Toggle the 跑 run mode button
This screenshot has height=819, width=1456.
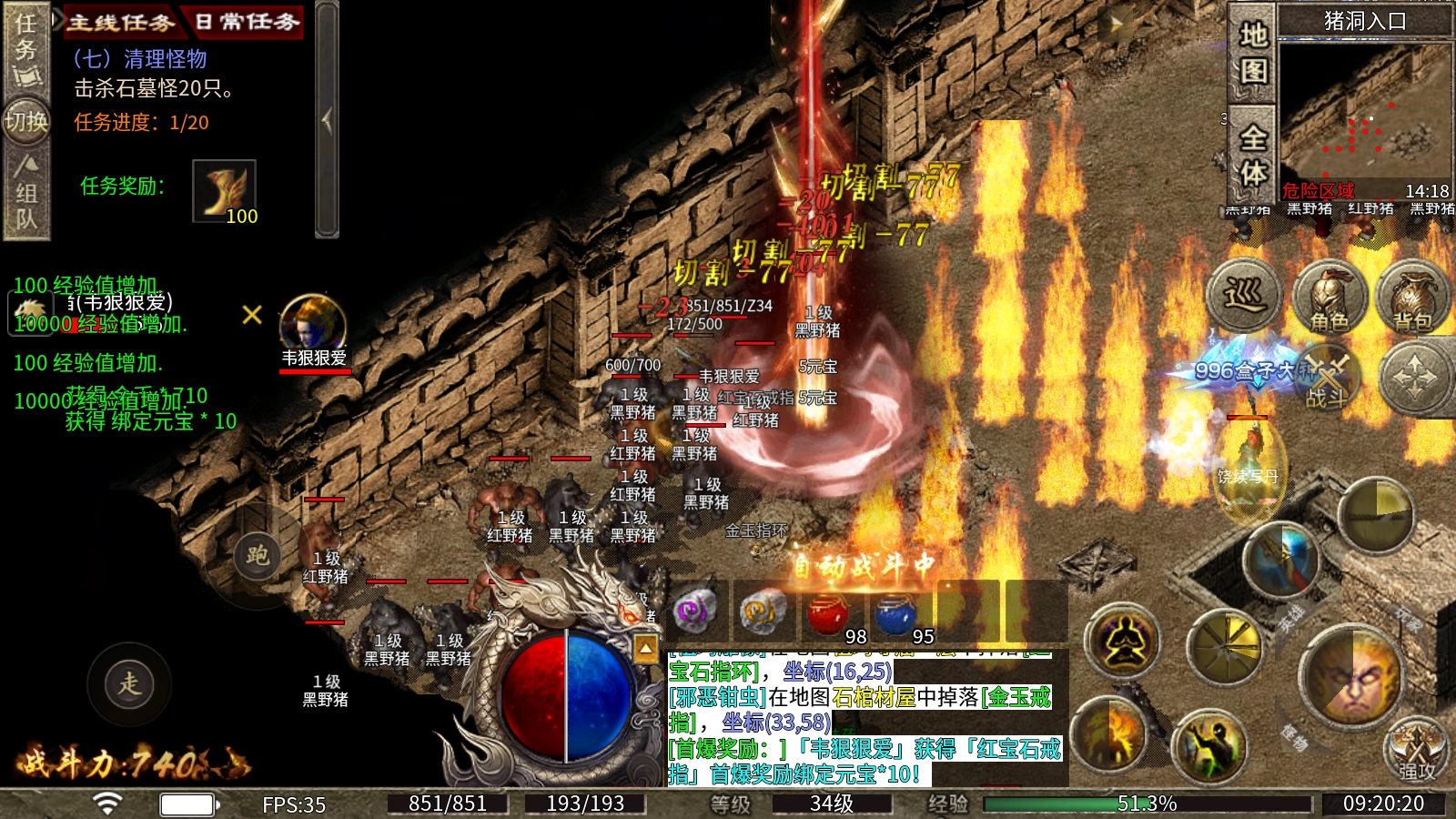[258, 555]
